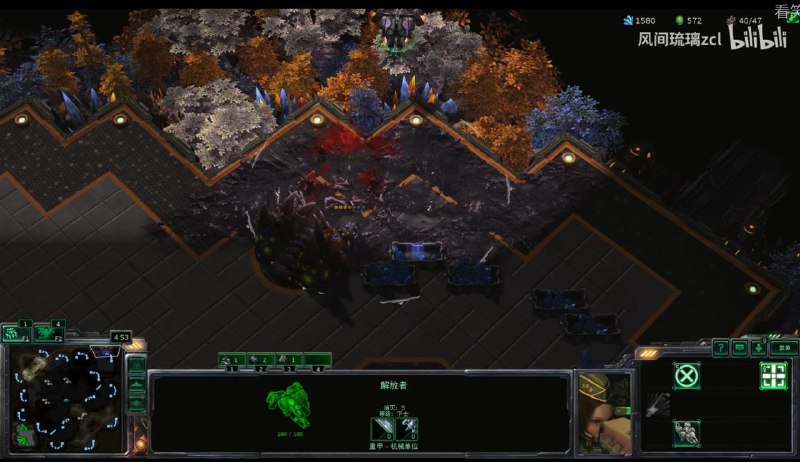Select control group 1
The width and height of the screenshot is (800, 462).
pos(233,359)
